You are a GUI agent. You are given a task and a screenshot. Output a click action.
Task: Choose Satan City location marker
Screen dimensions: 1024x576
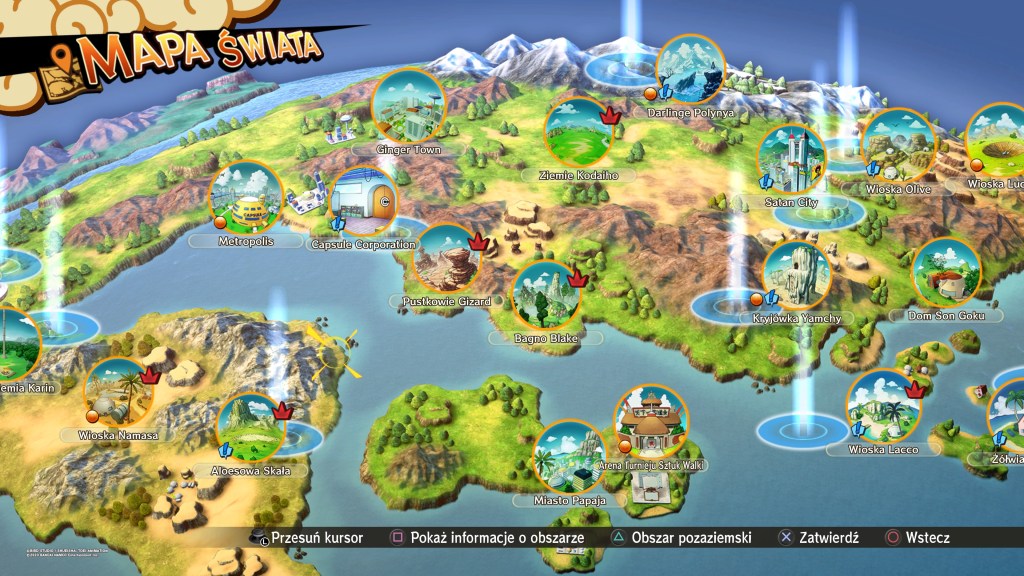(792, 159)
